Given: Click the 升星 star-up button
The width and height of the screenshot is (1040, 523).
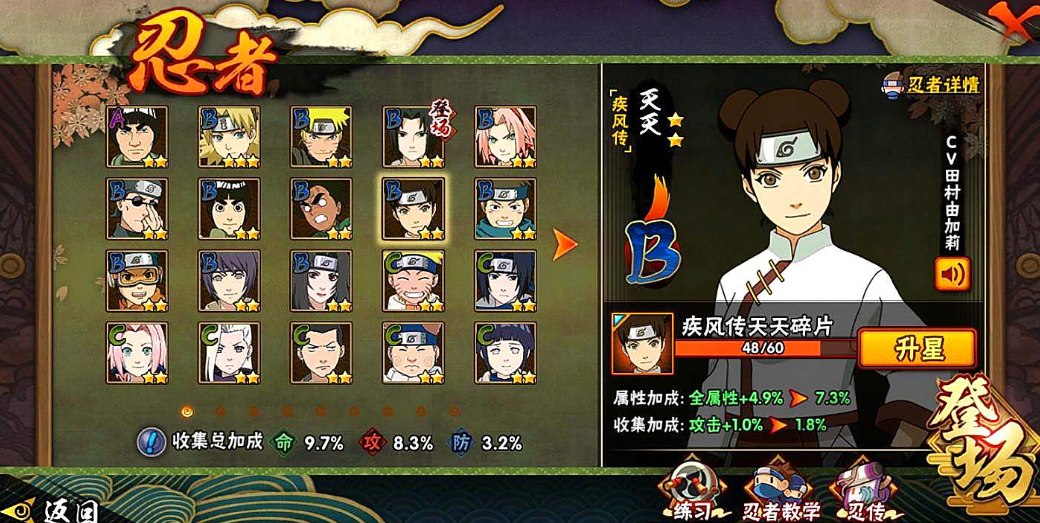Looking at the screenshot, I should coord(916,348).
